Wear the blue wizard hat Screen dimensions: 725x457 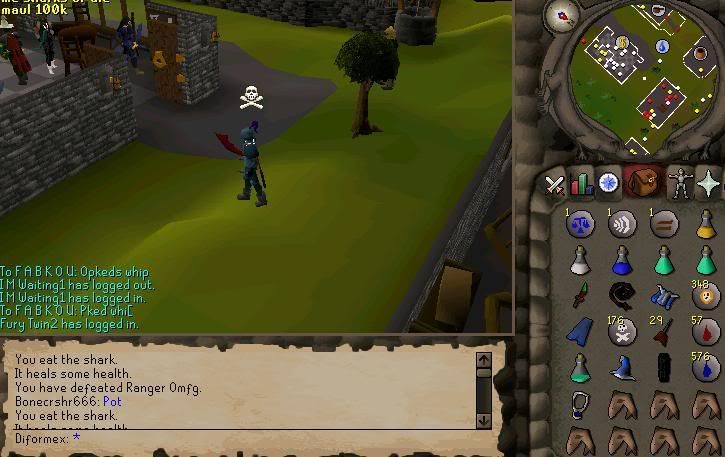tap(623, 368)
